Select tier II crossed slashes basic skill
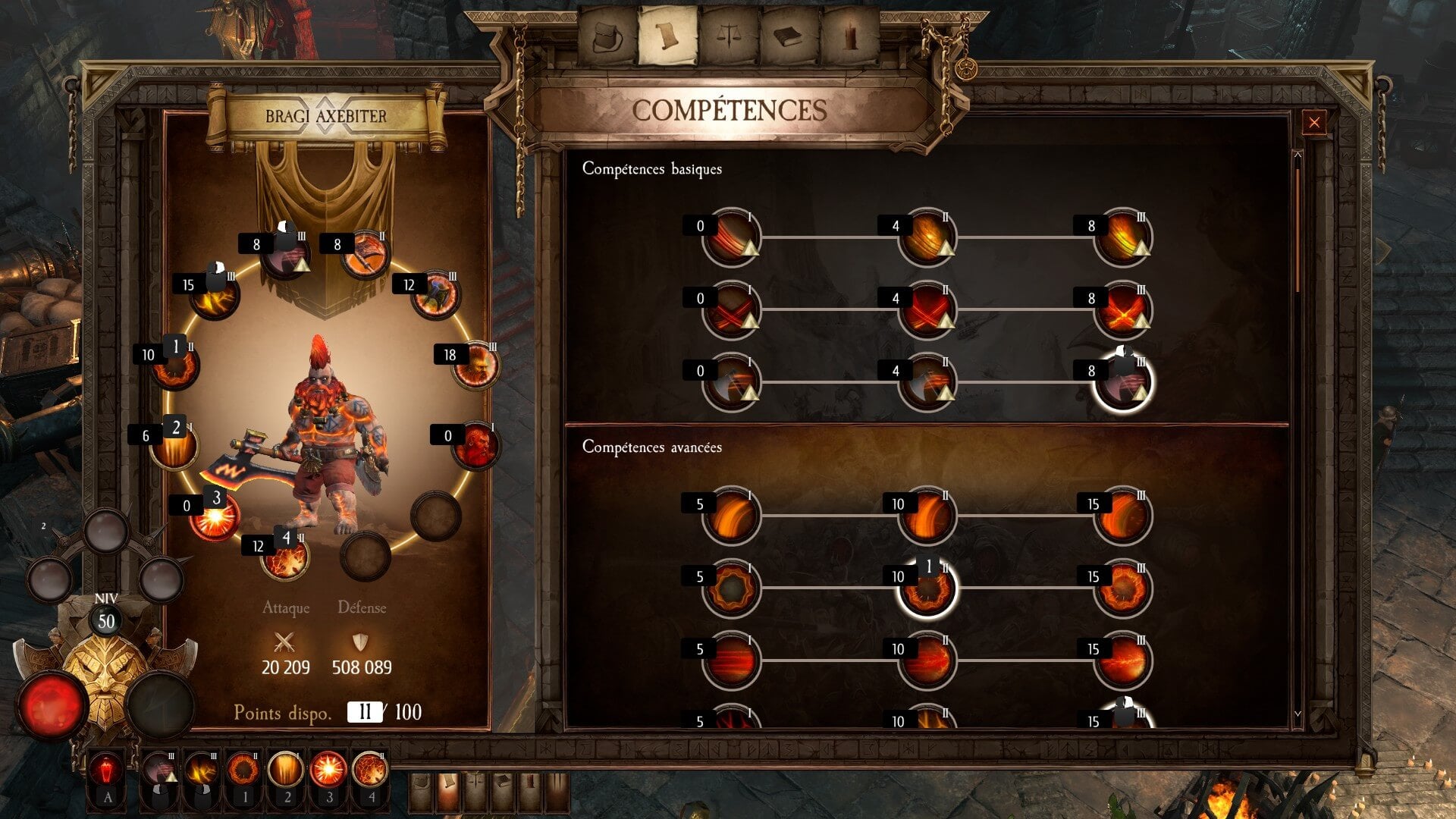The height and width of the screenshot is (819, 1456). pyautogui.click(x=927, y=310)
